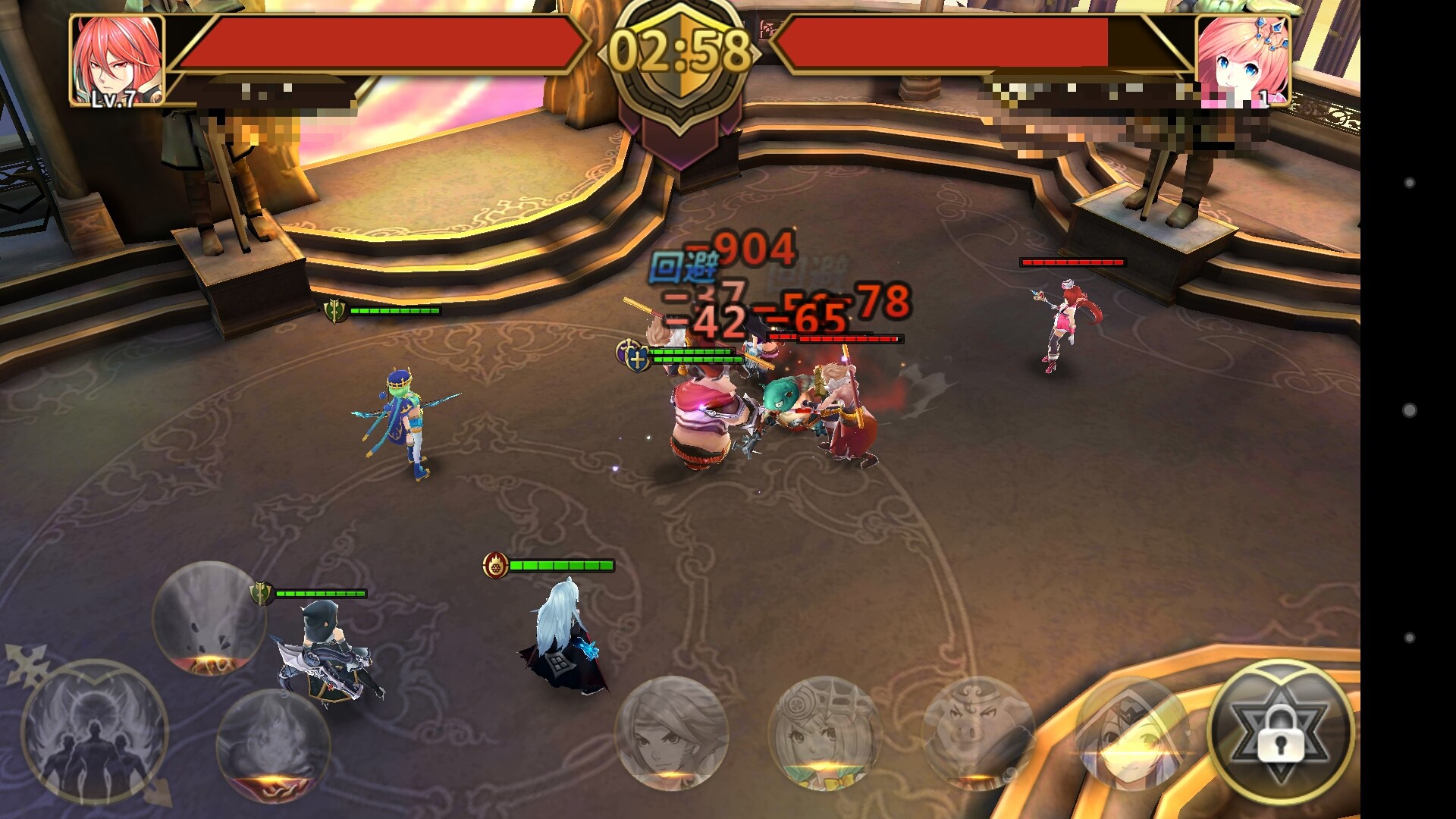
Task: Select the short-haired swordsman hero portrait
Action: [x=671, y=733]
